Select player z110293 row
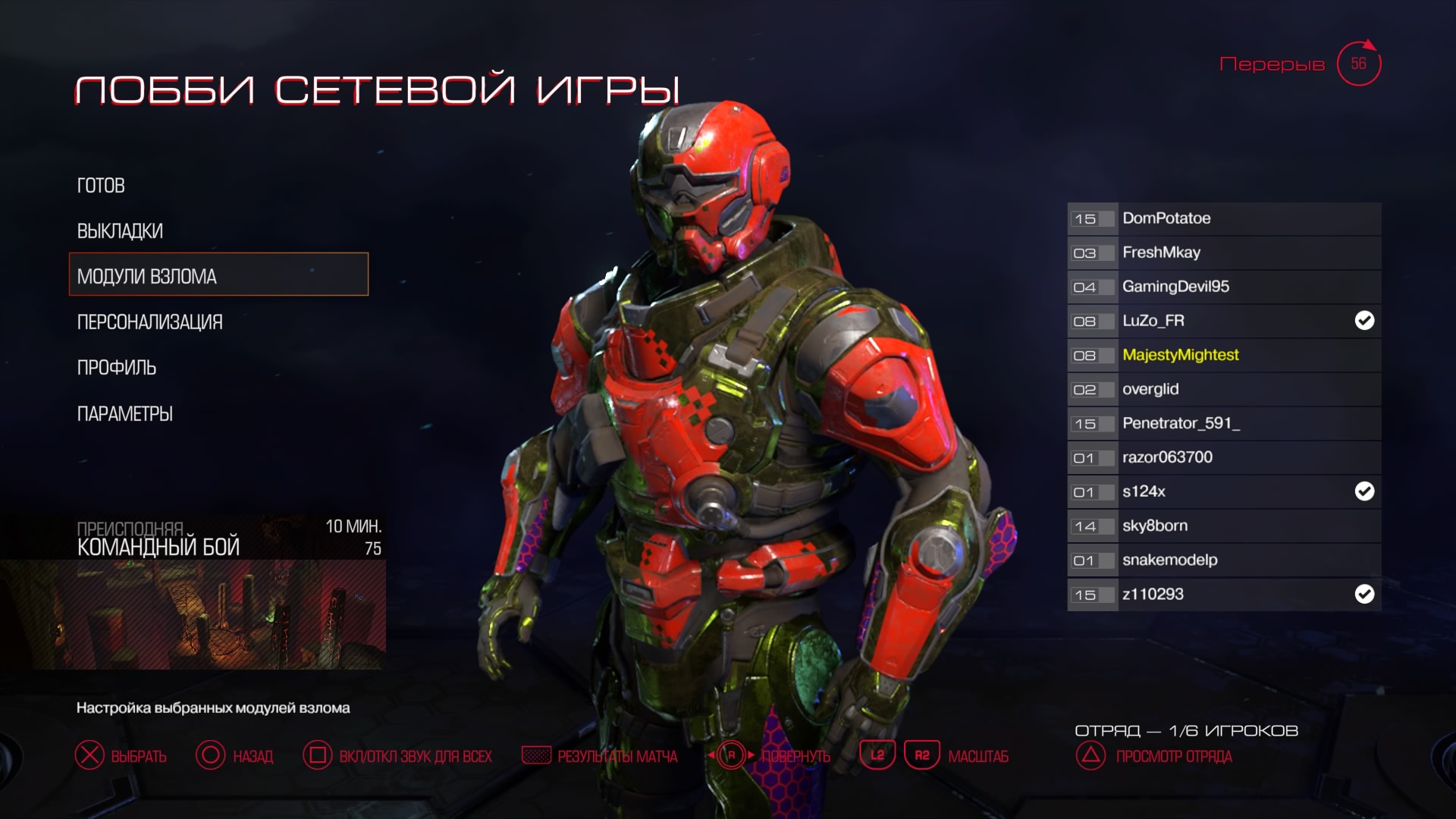Image resolution: width=1456 pixels, height=819 pixels. tap(1223, 594)
